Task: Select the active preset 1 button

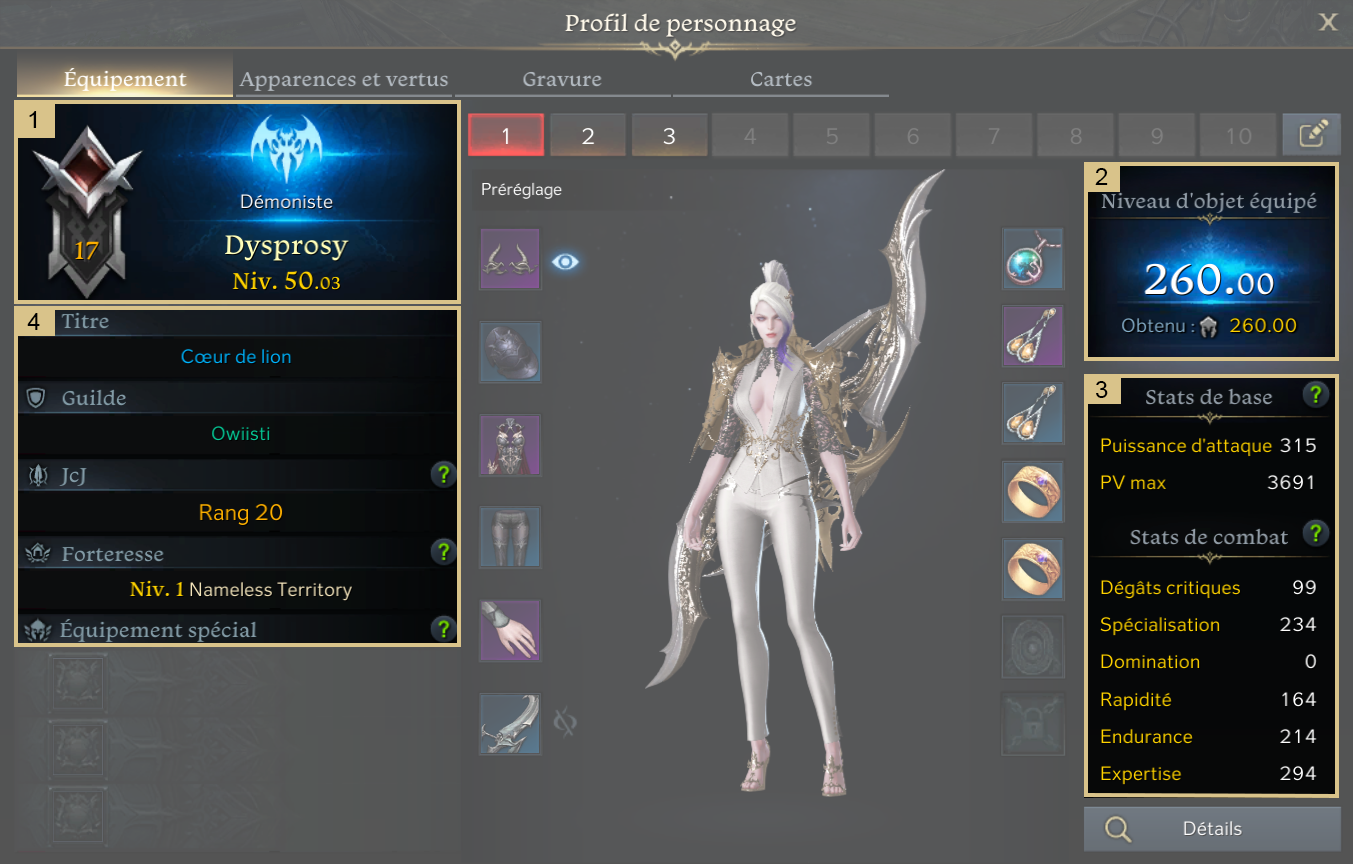Action: pos(506,135)
